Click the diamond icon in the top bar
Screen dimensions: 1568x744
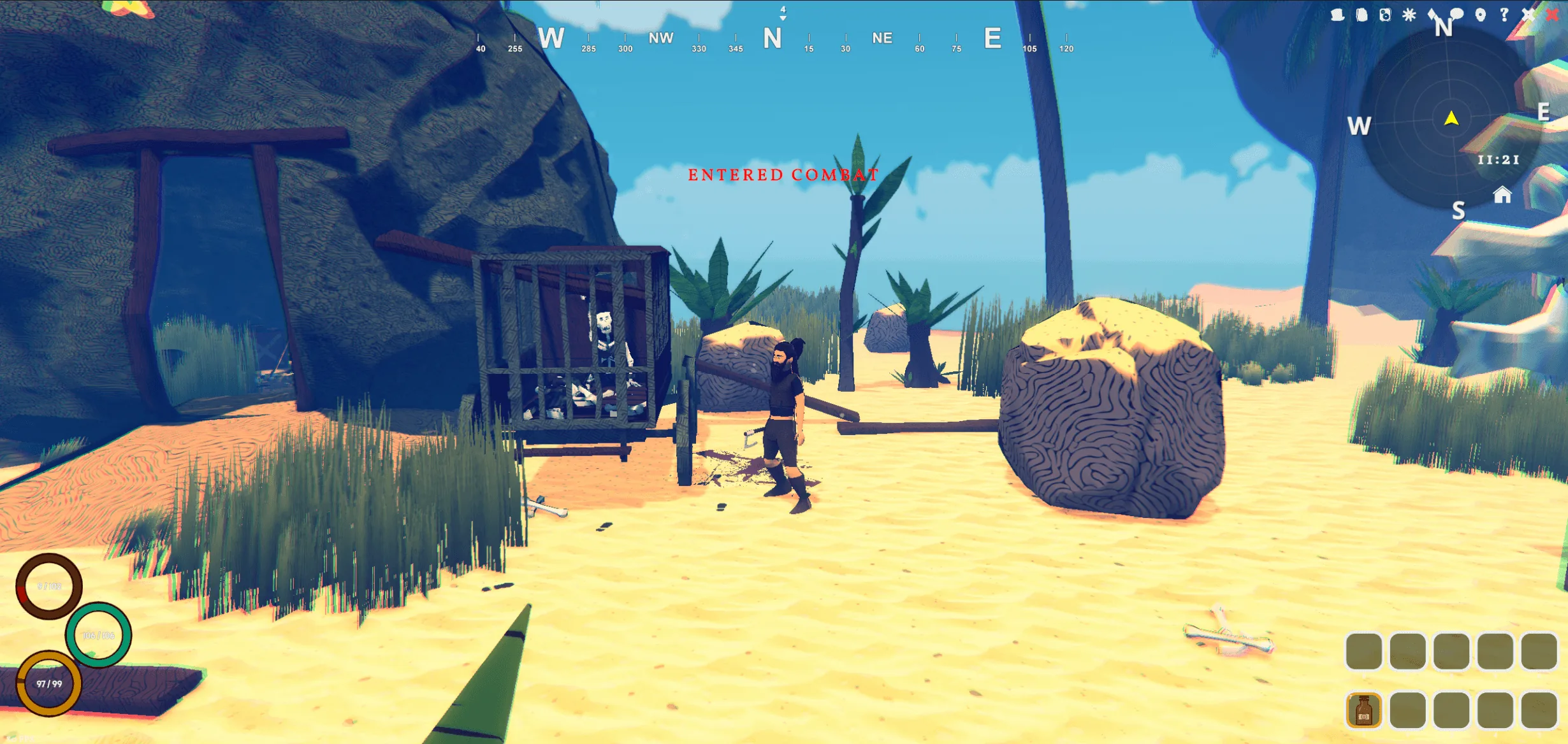coord(1433,13)
